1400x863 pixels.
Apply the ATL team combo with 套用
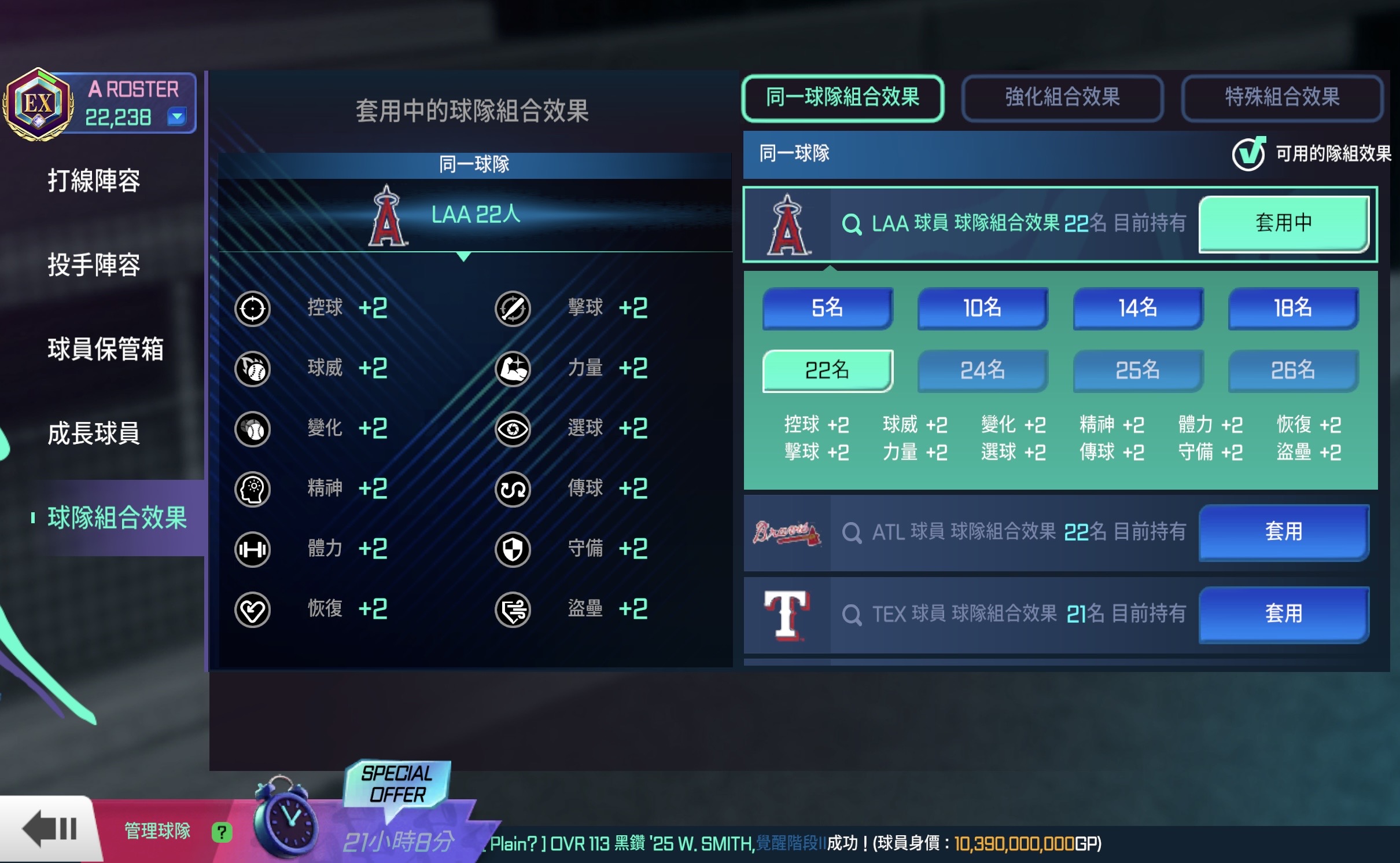[1283, 532]
